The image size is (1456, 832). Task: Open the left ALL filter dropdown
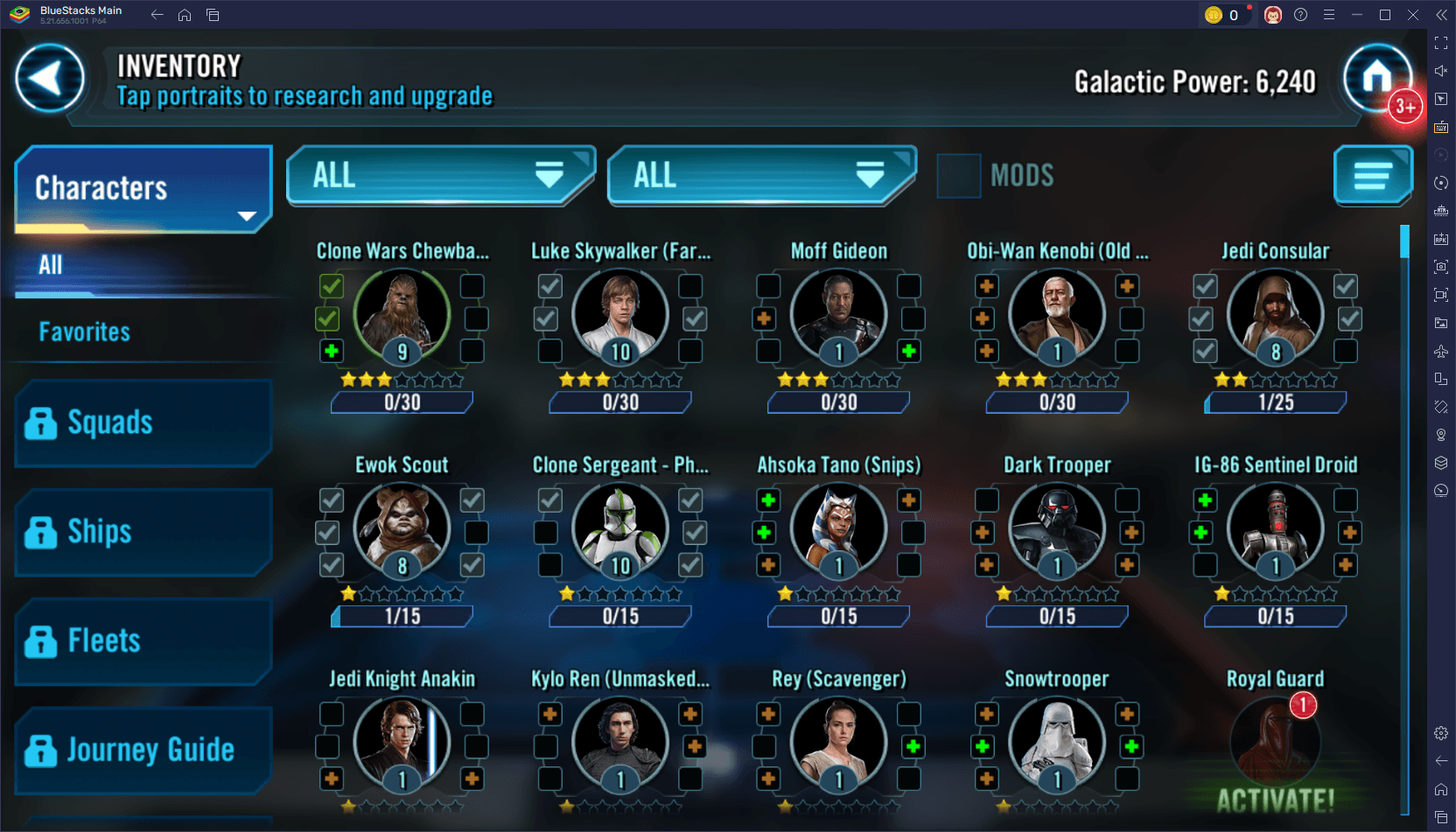click(439, 176)
